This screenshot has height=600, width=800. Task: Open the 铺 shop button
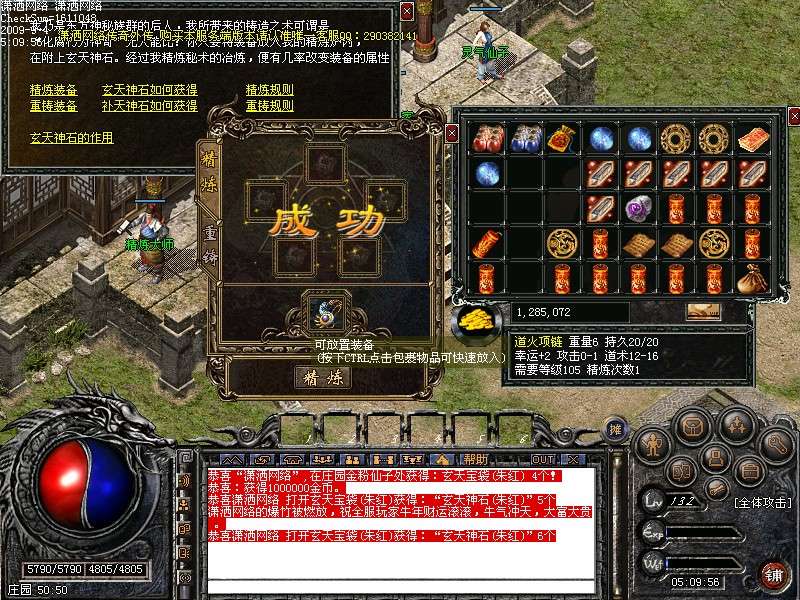coord(773,574)
